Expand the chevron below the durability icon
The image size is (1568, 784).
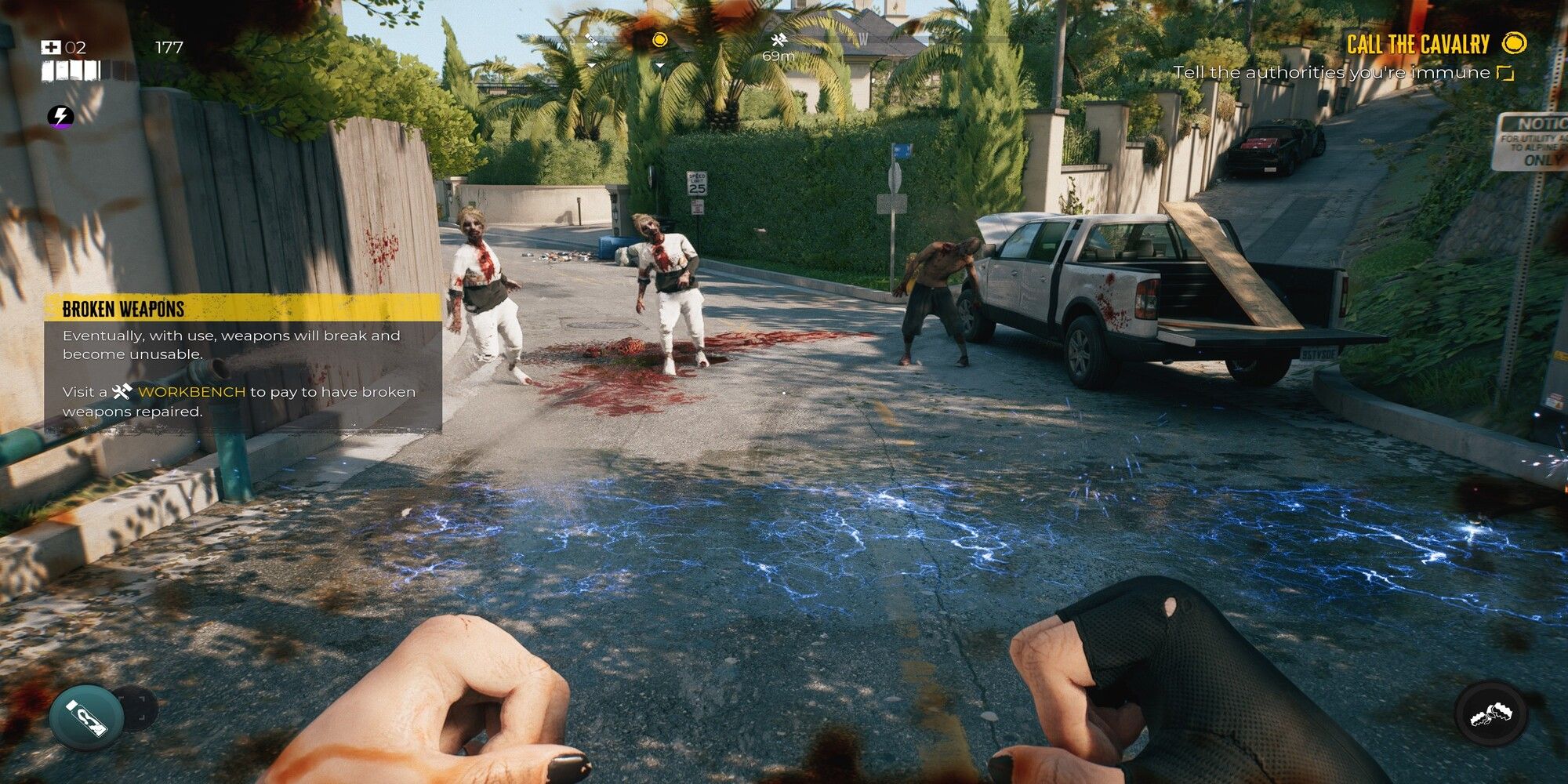pyautogui.click(x=591, y=65)
